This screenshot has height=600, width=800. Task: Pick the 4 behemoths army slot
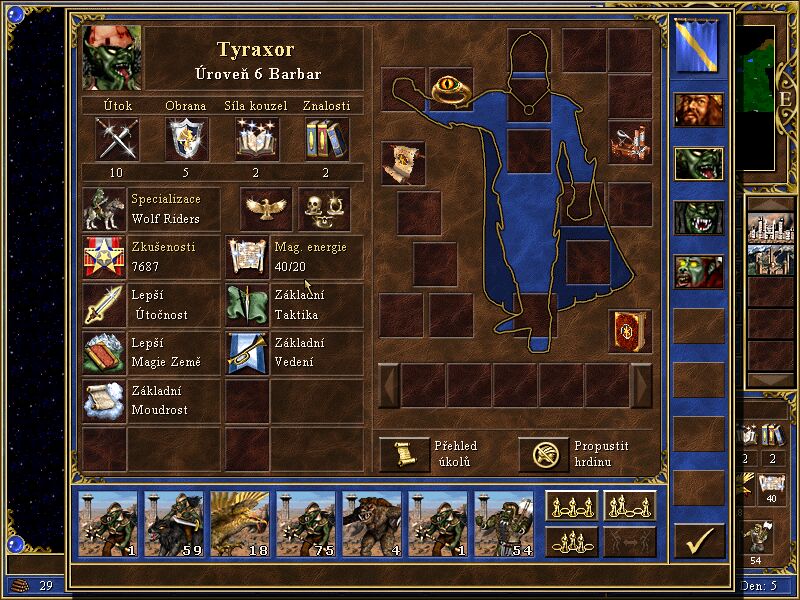click(372, 523)
